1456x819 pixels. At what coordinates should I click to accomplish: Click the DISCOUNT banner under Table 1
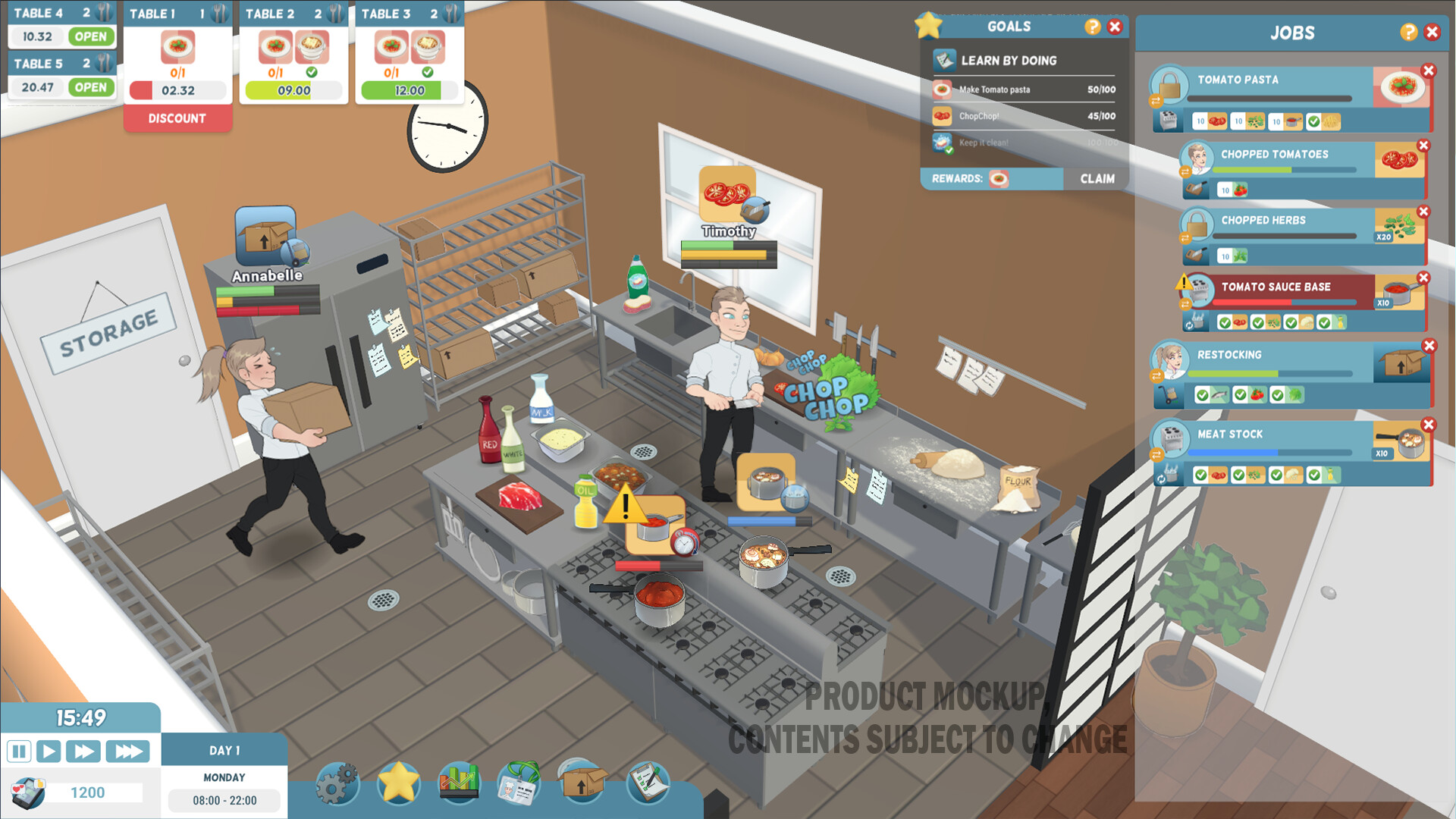pos(177,118)
